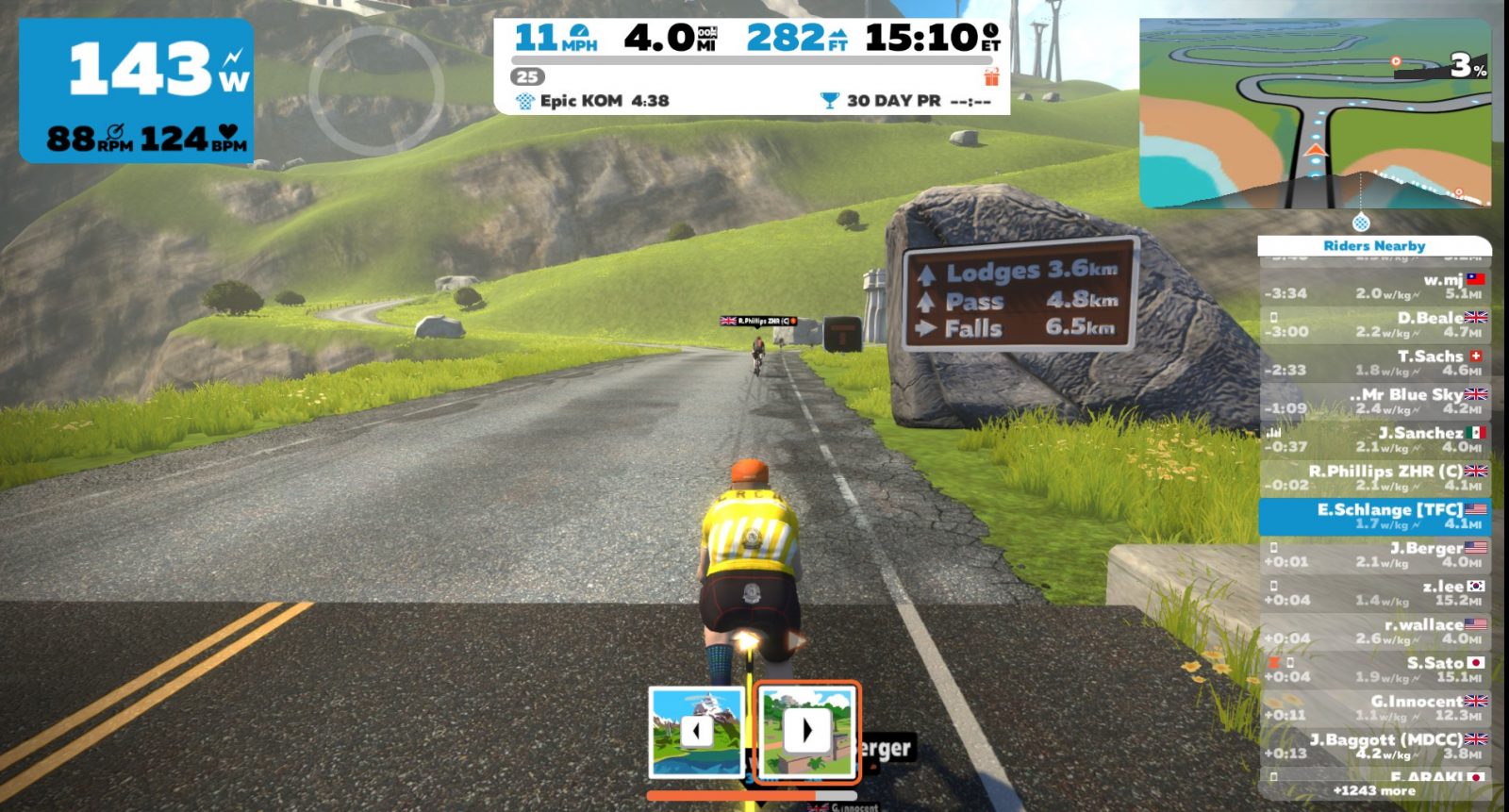Expand the +1243 more riders list
Screen dimensions: 1509x812
click(1374, 790)
